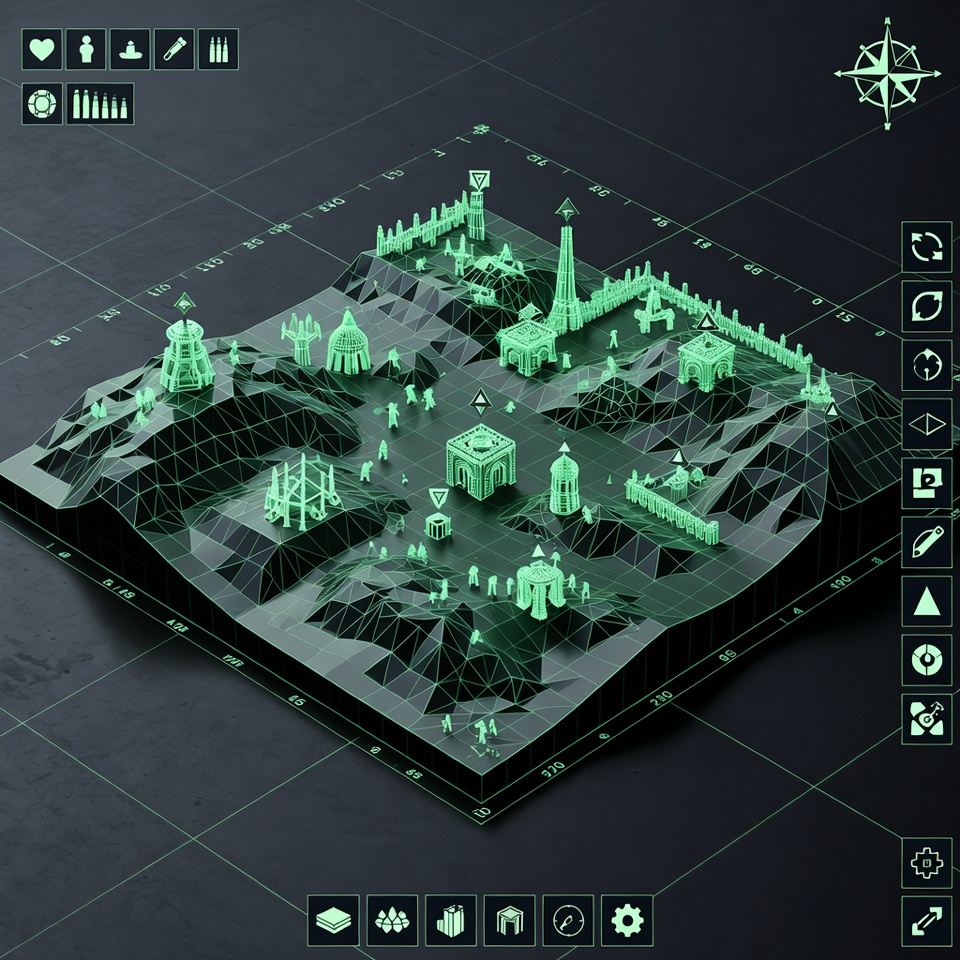960x960 pixels.
Task: Open the hat icon panel
Action: pyautogui.click(x=130, y=50)
